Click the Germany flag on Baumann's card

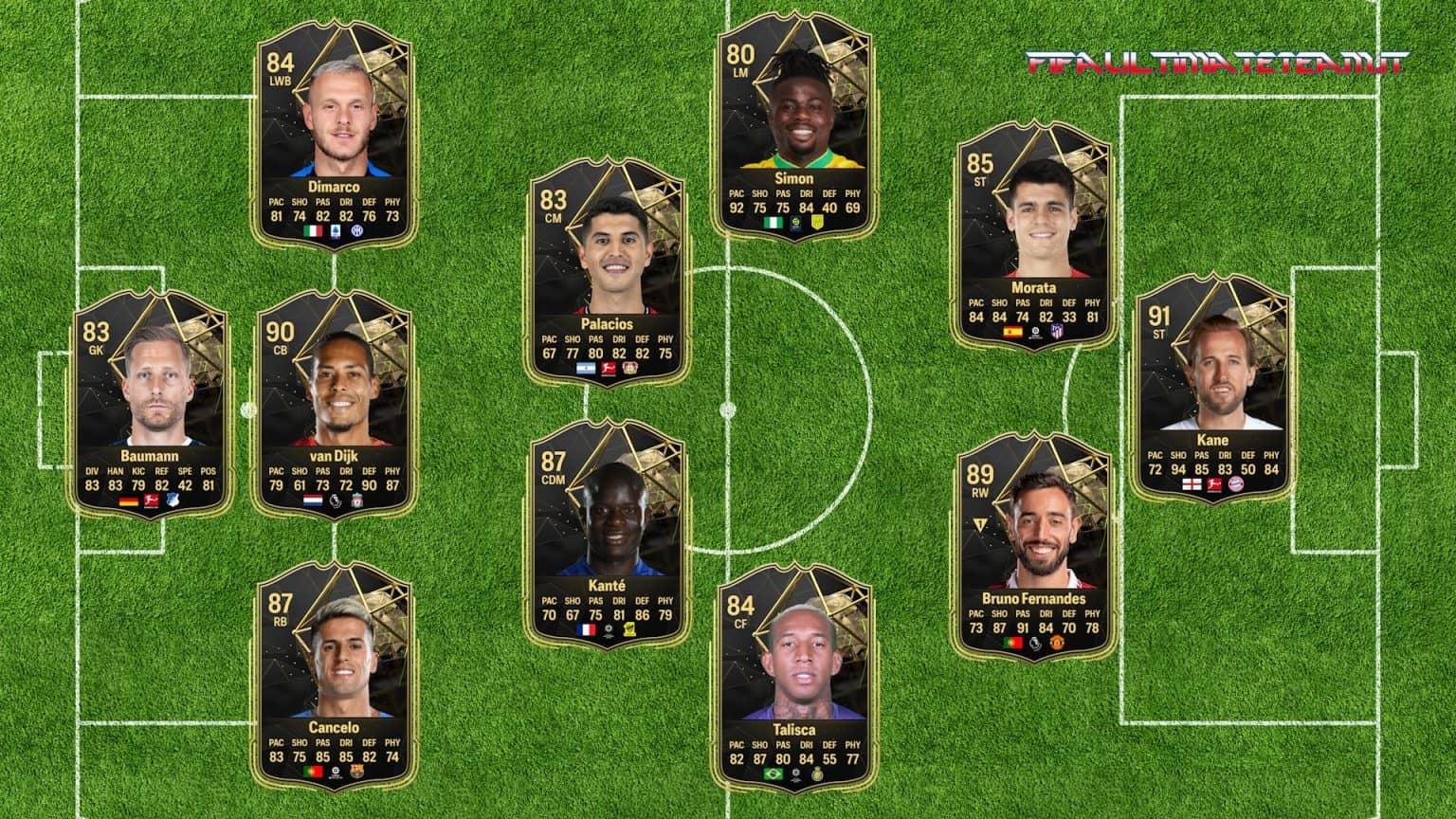click(x=129, y=500)
